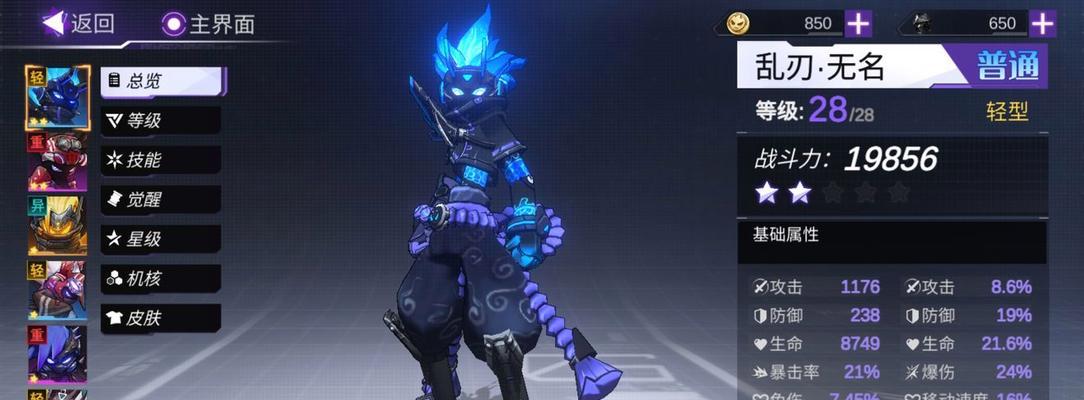The width and height of the screenshot is (1084, 400).
Task: Open the 技能 skills tab
Action: 161,160
